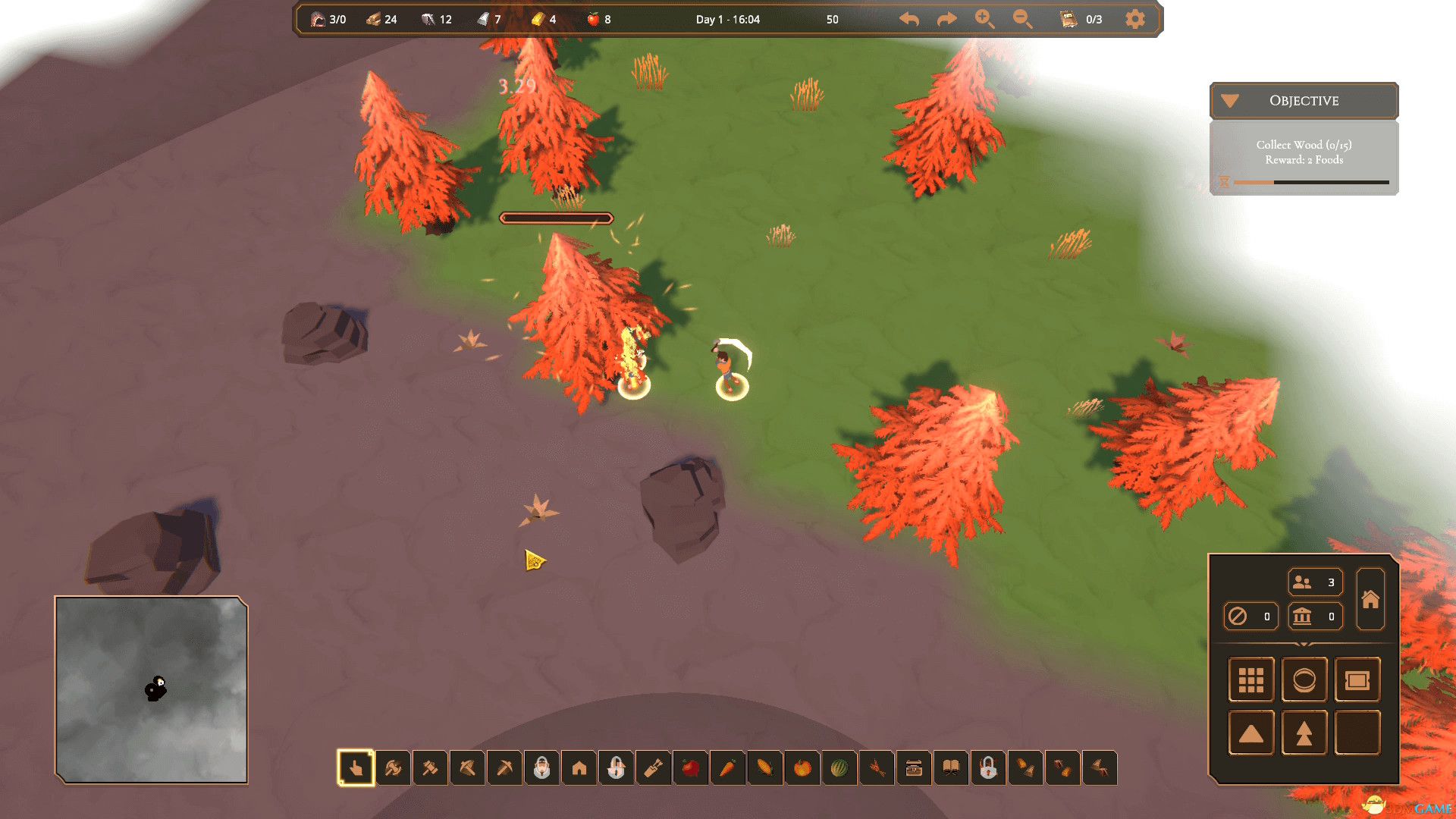Viewport: 1456px width, 819px height.
Task: Select the watermelon hotbar slot
Action: (x=839, y=768)
